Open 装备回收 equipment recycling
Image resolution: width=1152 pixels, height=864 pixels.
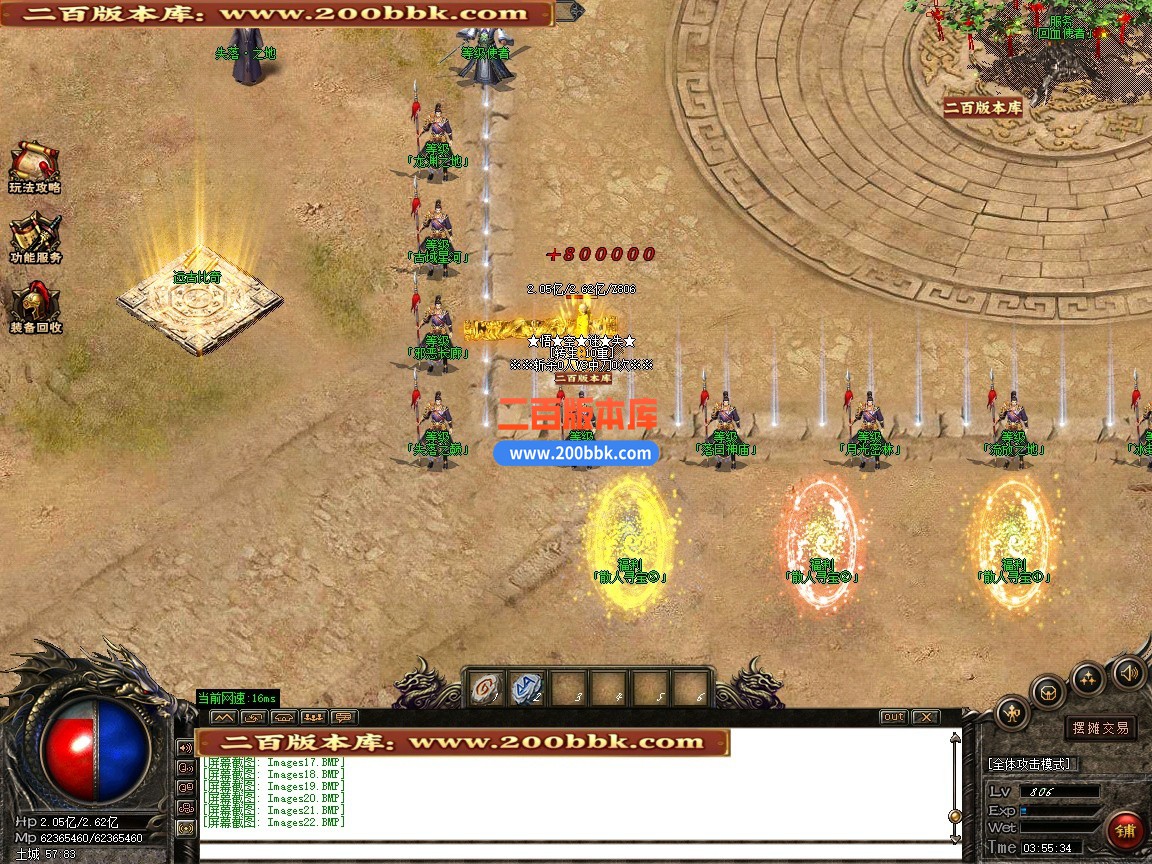(x=35, y=307)
